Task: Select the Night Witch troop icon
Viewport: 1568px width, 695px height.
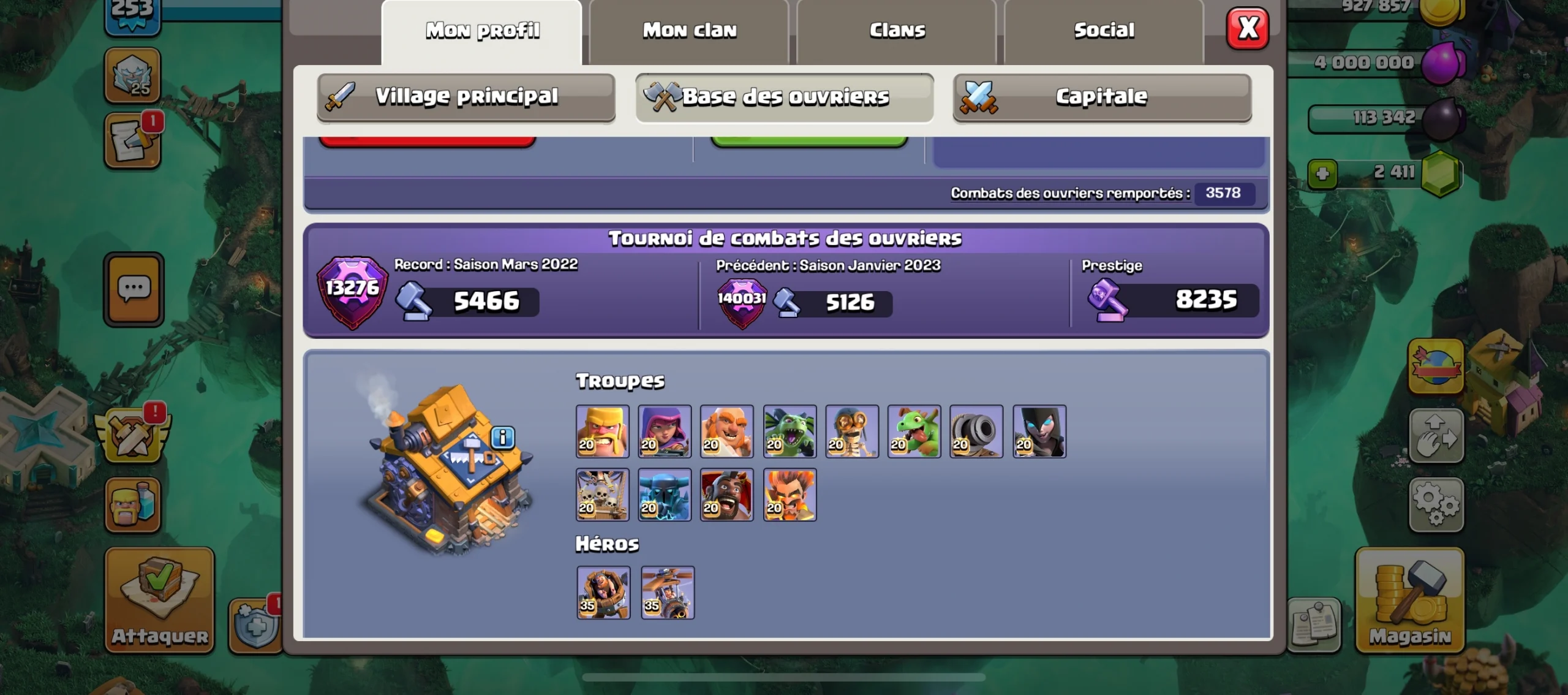Action: pos(1040,432)
